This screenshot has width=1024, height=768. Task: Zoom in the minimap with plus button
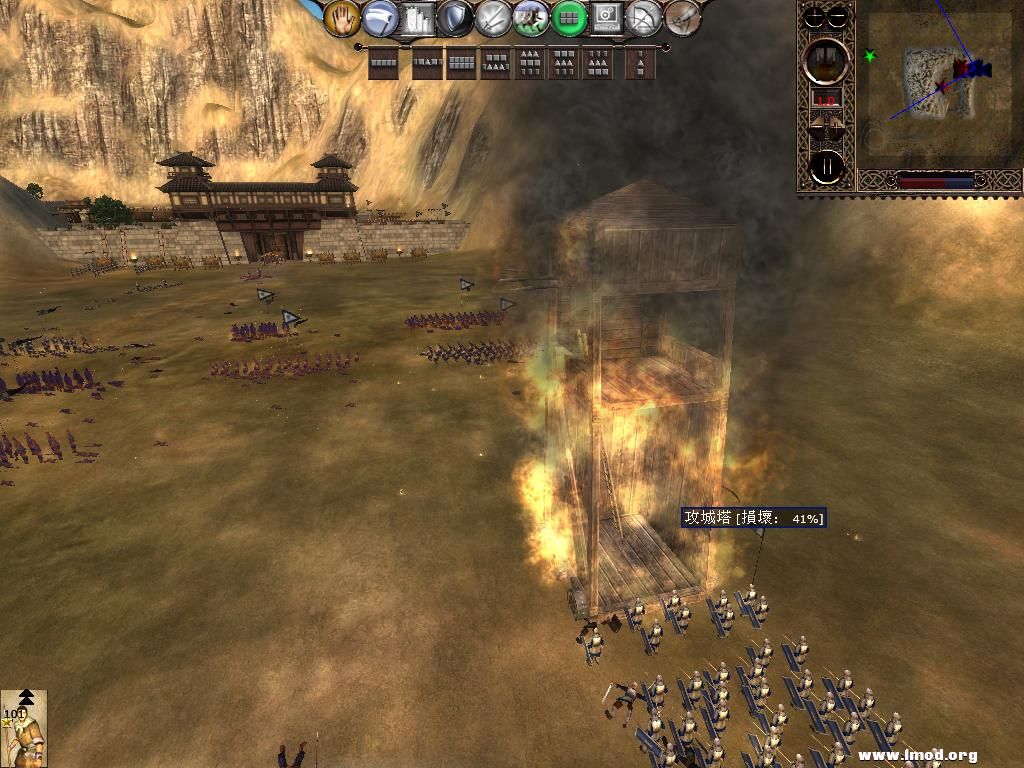(x=817, y=16)
